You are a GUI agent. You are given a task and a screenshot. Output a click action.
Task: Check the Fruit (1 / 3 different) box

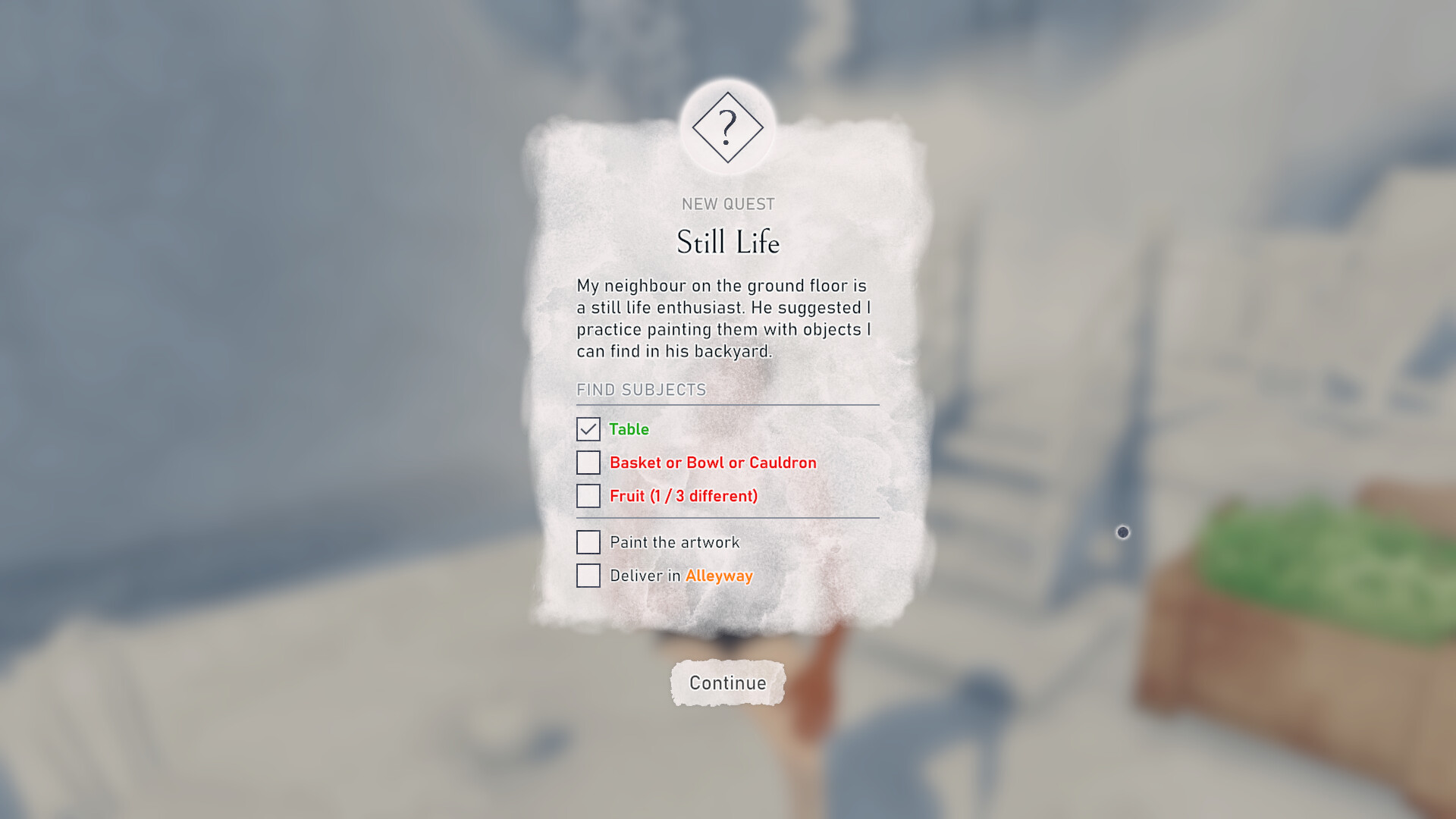(588, 496)
